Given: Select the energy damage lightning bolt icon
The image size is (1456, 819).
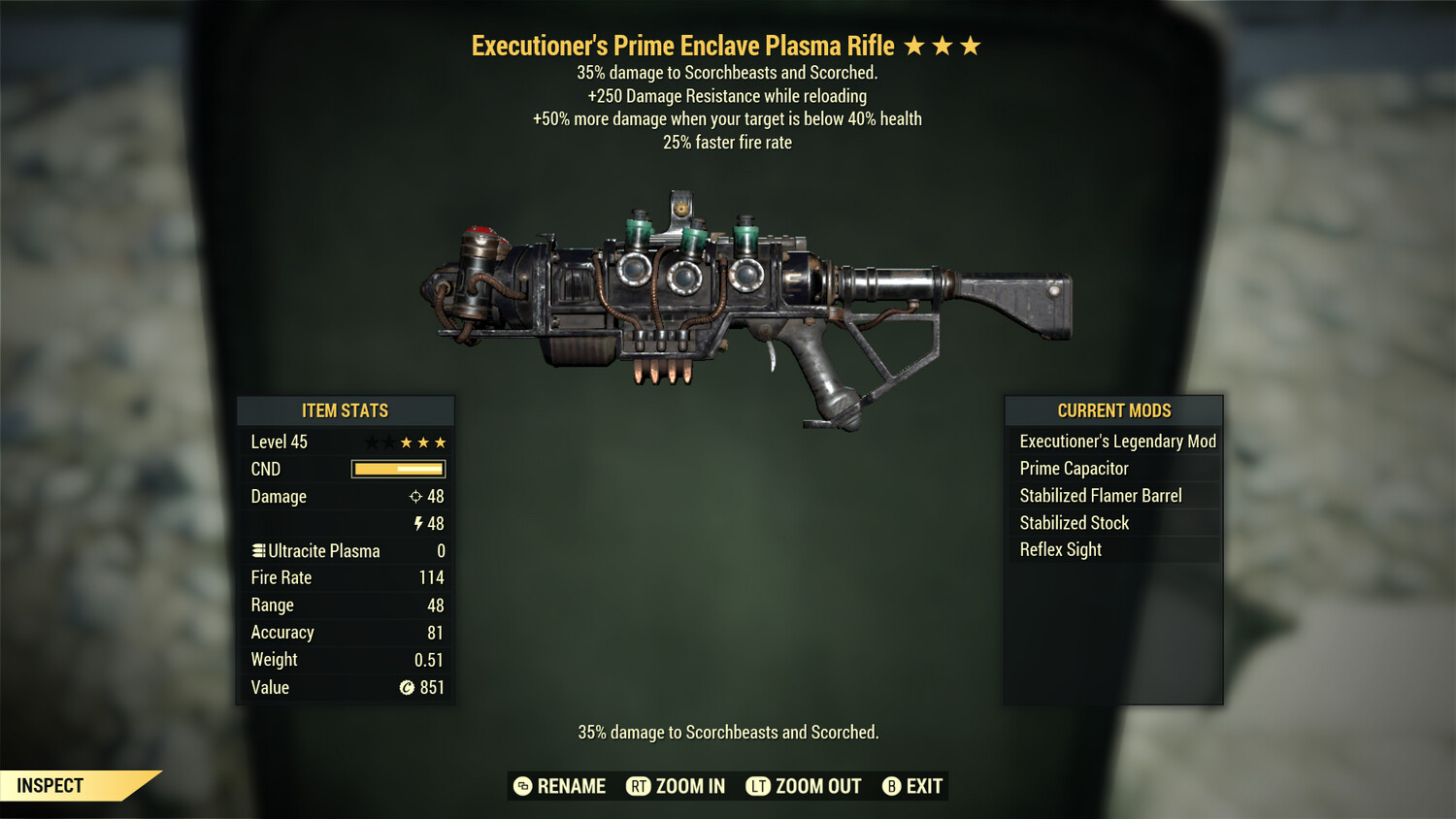Looking at the screenshot, I should click(x=418, y=523).
